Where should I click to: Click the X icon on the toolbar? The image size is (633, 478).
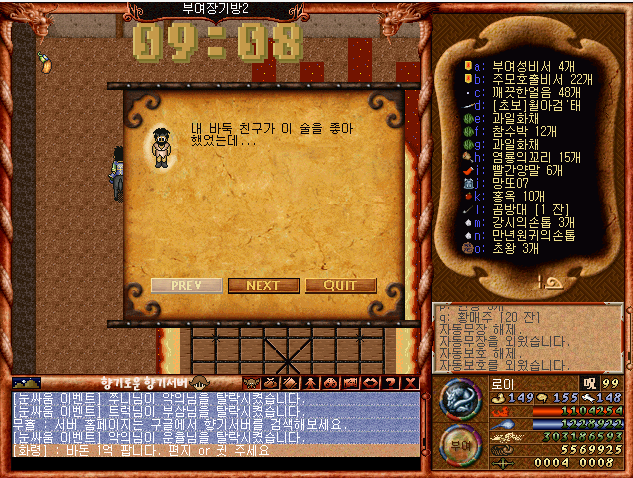click(411, 382)
